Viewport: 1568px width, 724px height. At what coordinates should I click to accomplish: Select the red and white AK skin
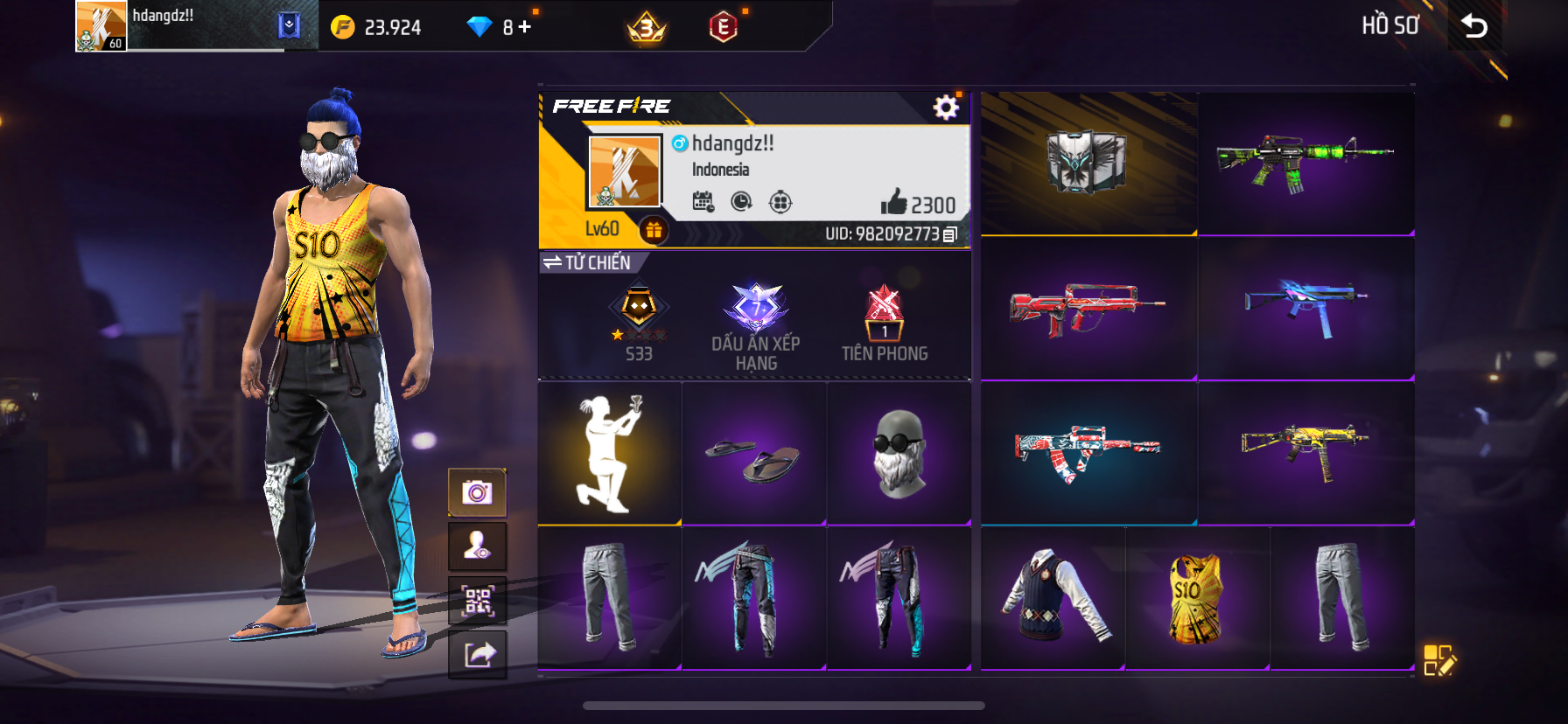(1088, 453)
